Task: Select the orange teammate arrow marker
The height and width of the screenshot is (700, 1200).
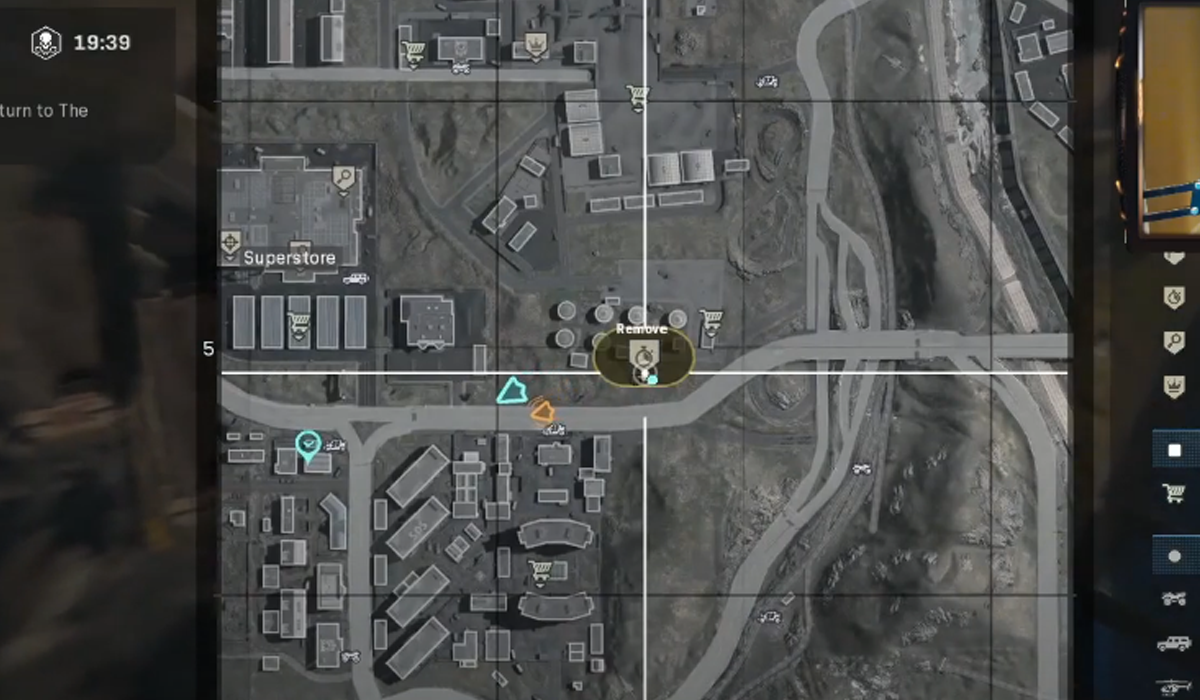Action: coord(543,409)
